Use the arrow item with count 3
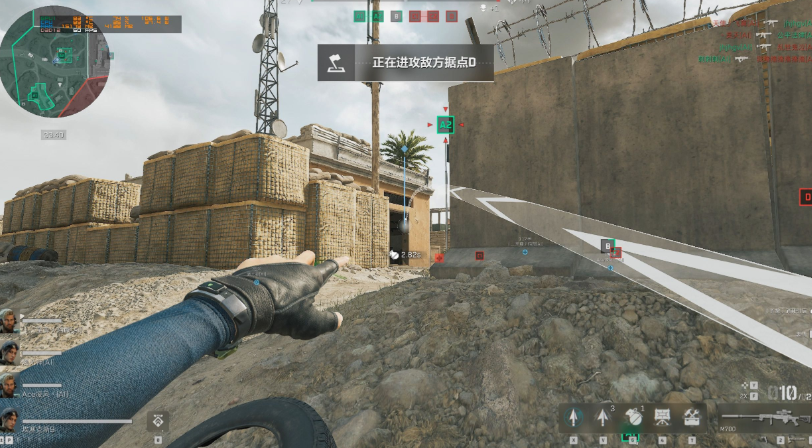The width and height of the screenshot is (812, 448). [603, 416]
